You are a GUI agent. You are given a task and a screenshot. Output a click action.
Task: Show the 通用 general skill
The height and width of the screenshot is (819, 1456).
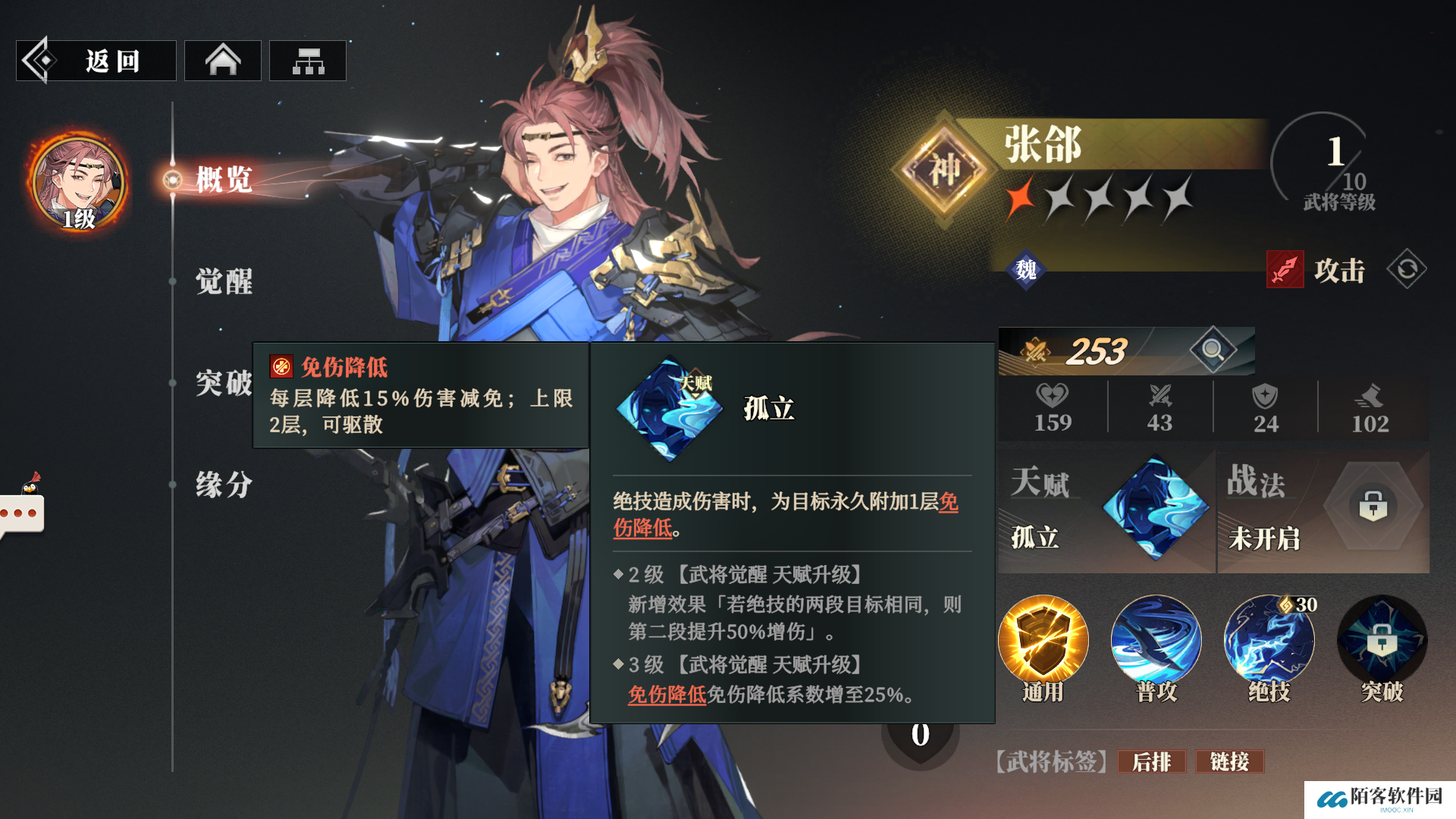[1043, 642]
